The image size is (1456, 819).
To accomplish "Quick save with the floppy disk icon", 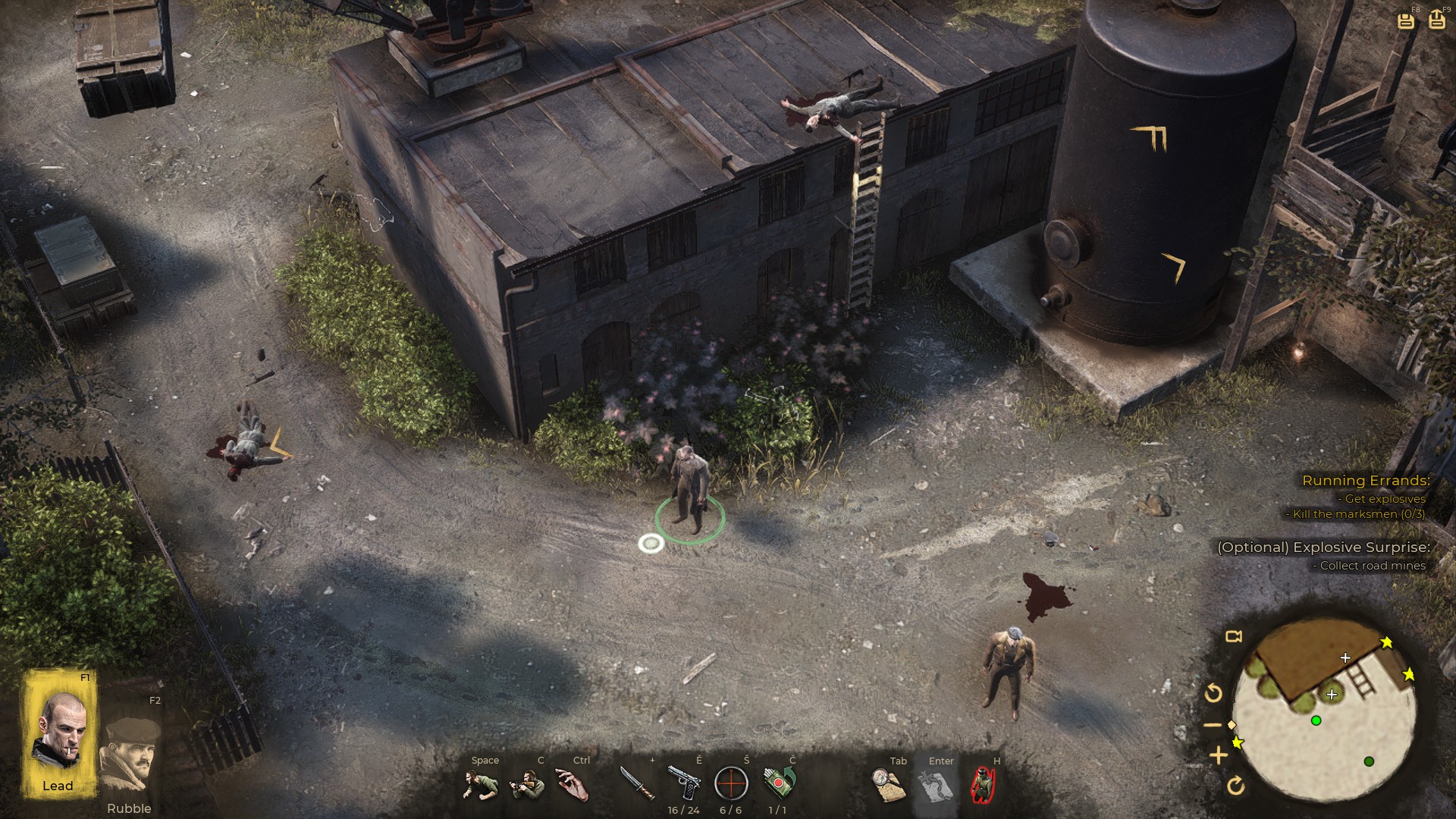I will pyautogui.click(x=1406, y=20).
